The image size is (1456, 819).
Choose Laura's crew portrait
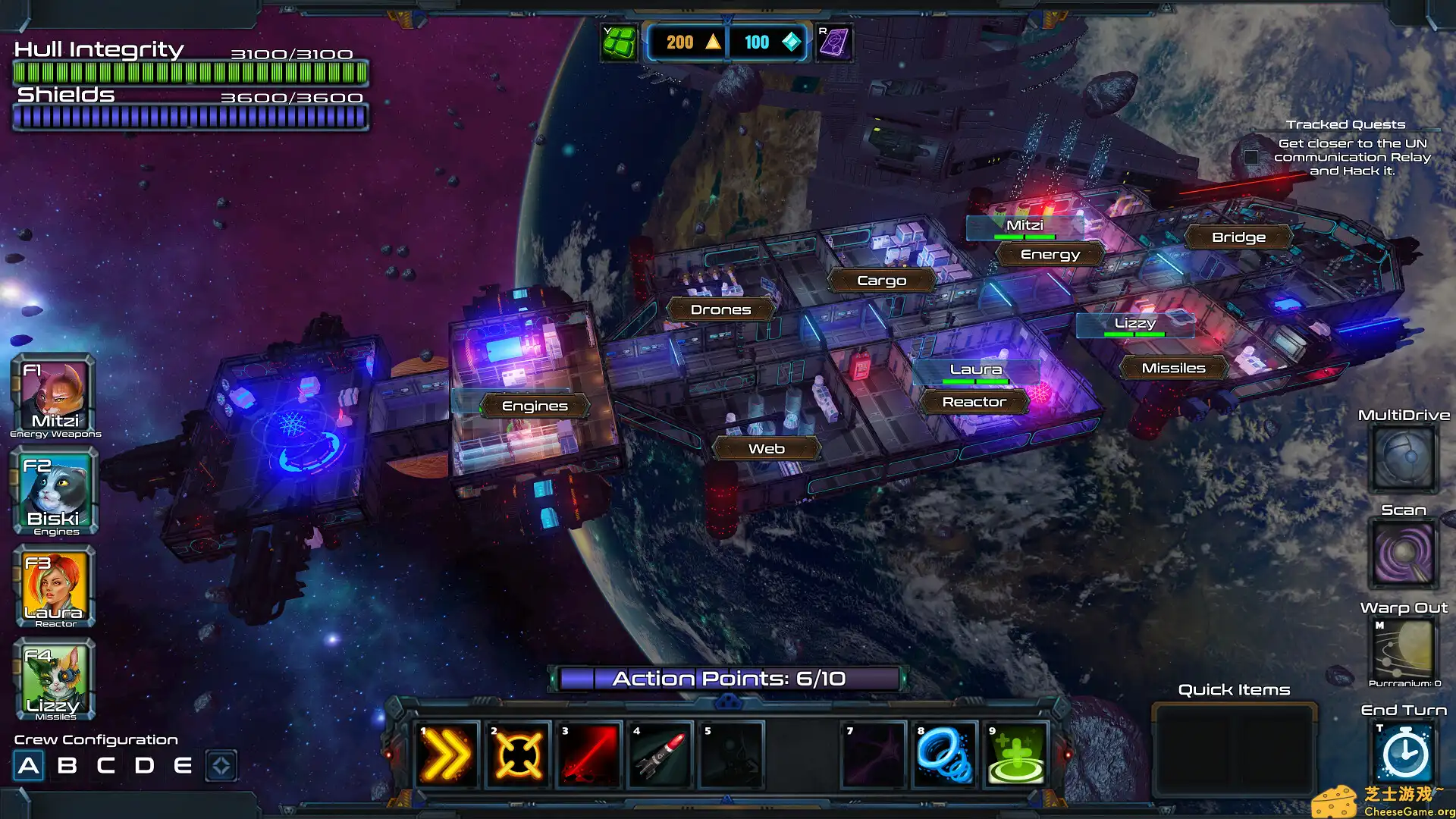[x=55, y=587]
